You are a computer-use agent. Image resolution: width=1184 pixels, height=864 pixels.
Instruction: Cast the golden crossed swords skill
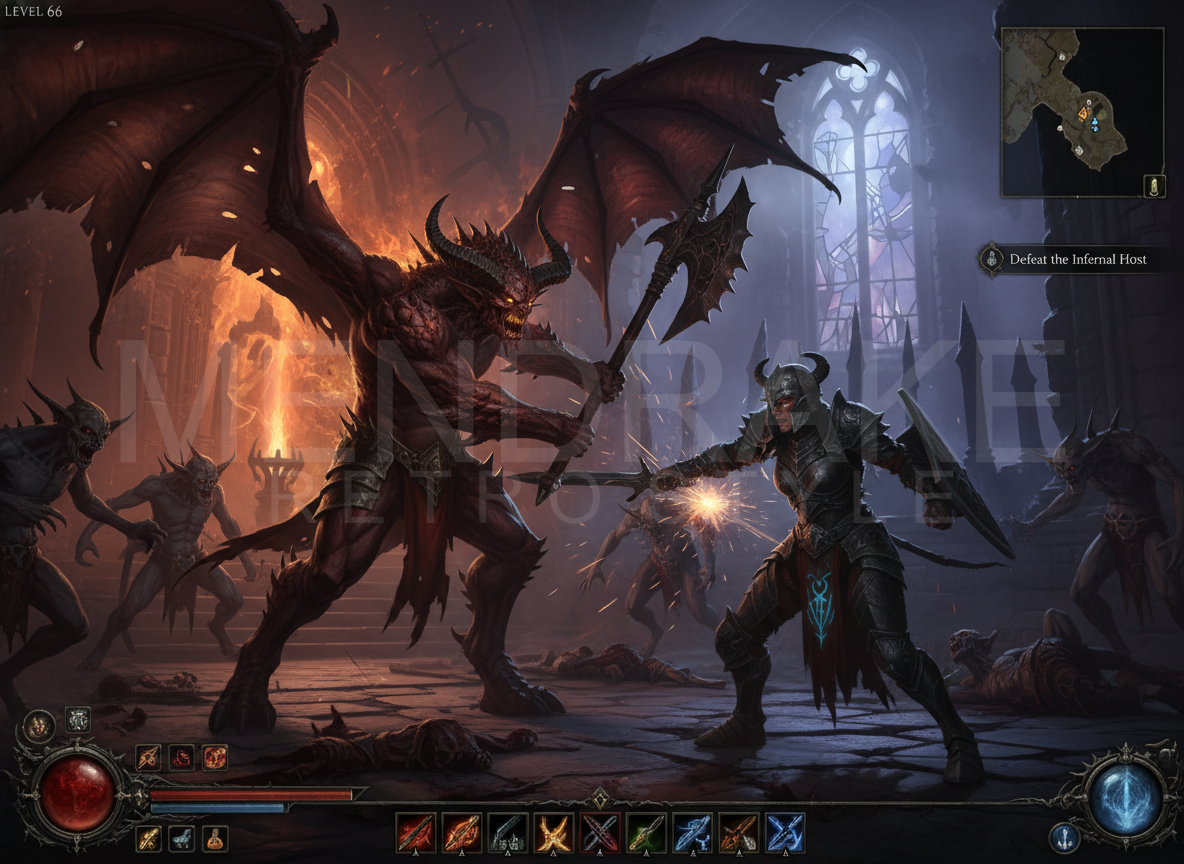point(554,832)
